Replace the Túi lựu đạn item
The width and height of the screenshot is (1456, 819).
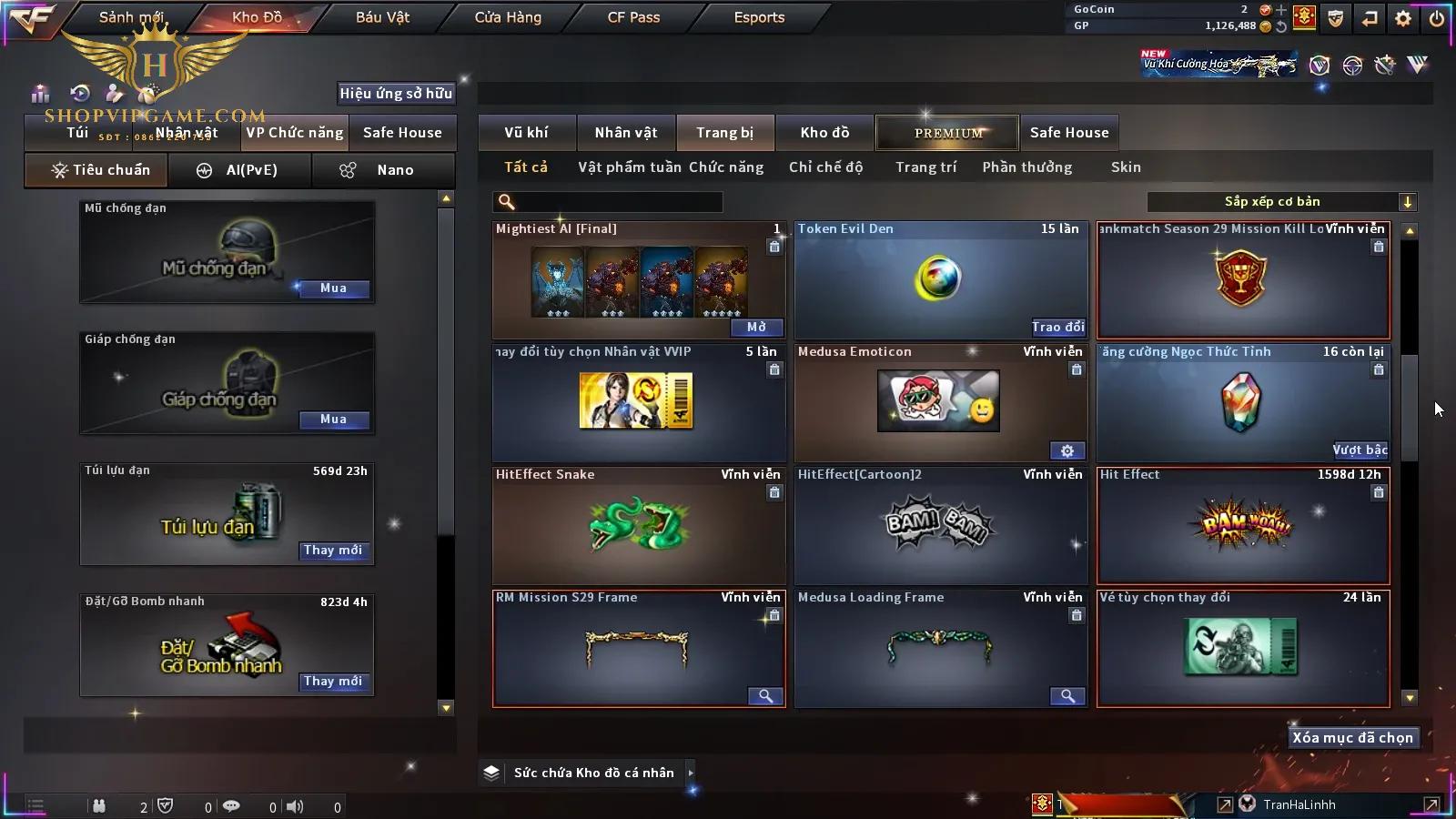[x=333, y=551]
